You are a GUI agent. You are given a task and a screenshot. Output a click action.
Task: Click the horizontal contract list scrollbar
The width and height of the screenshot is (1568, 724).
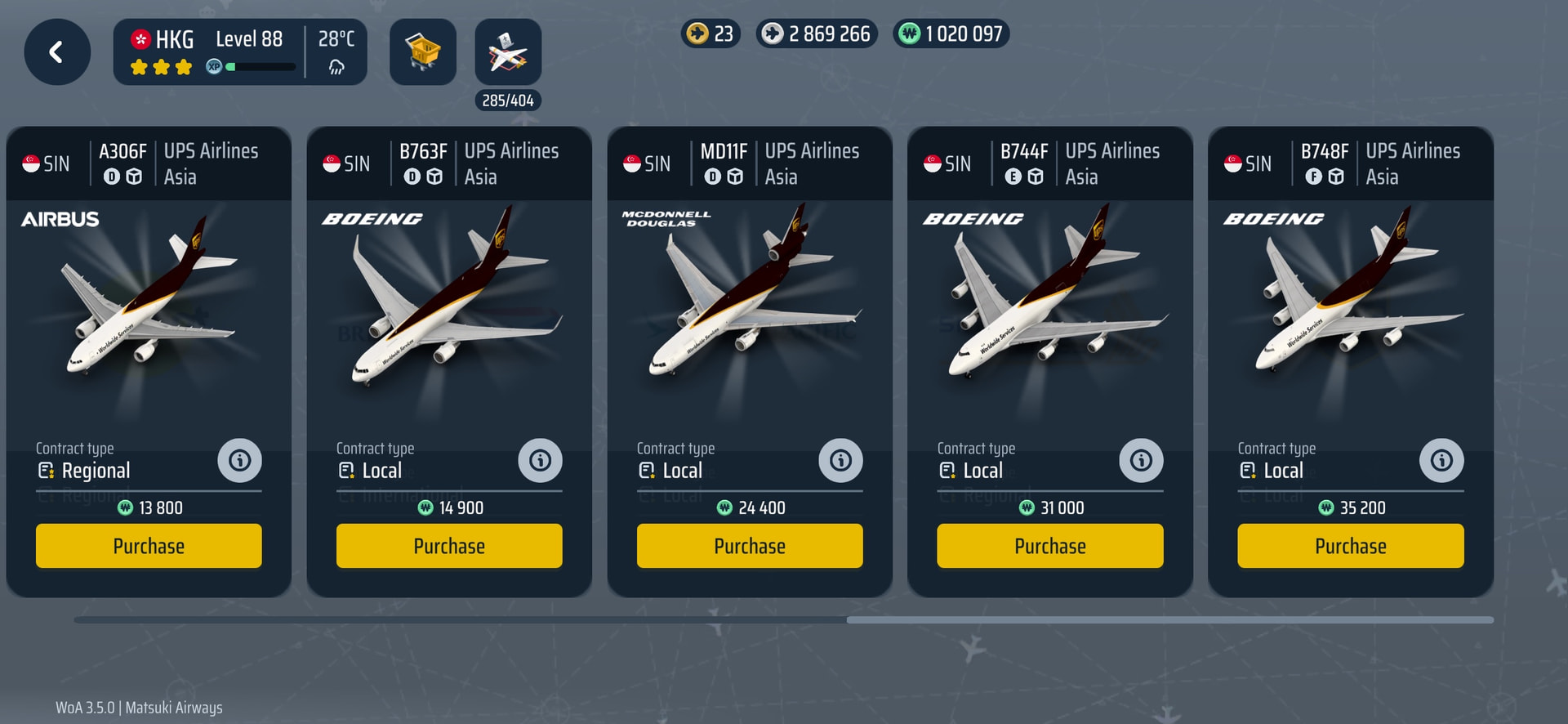(x=1169, y=620)
